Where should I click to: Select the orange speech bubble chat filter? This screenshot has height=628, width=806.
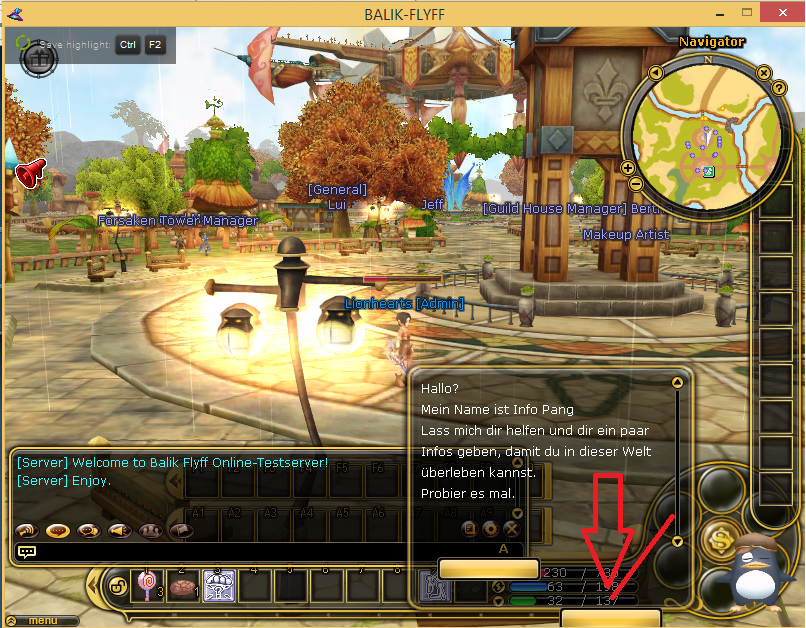[57, 531]
